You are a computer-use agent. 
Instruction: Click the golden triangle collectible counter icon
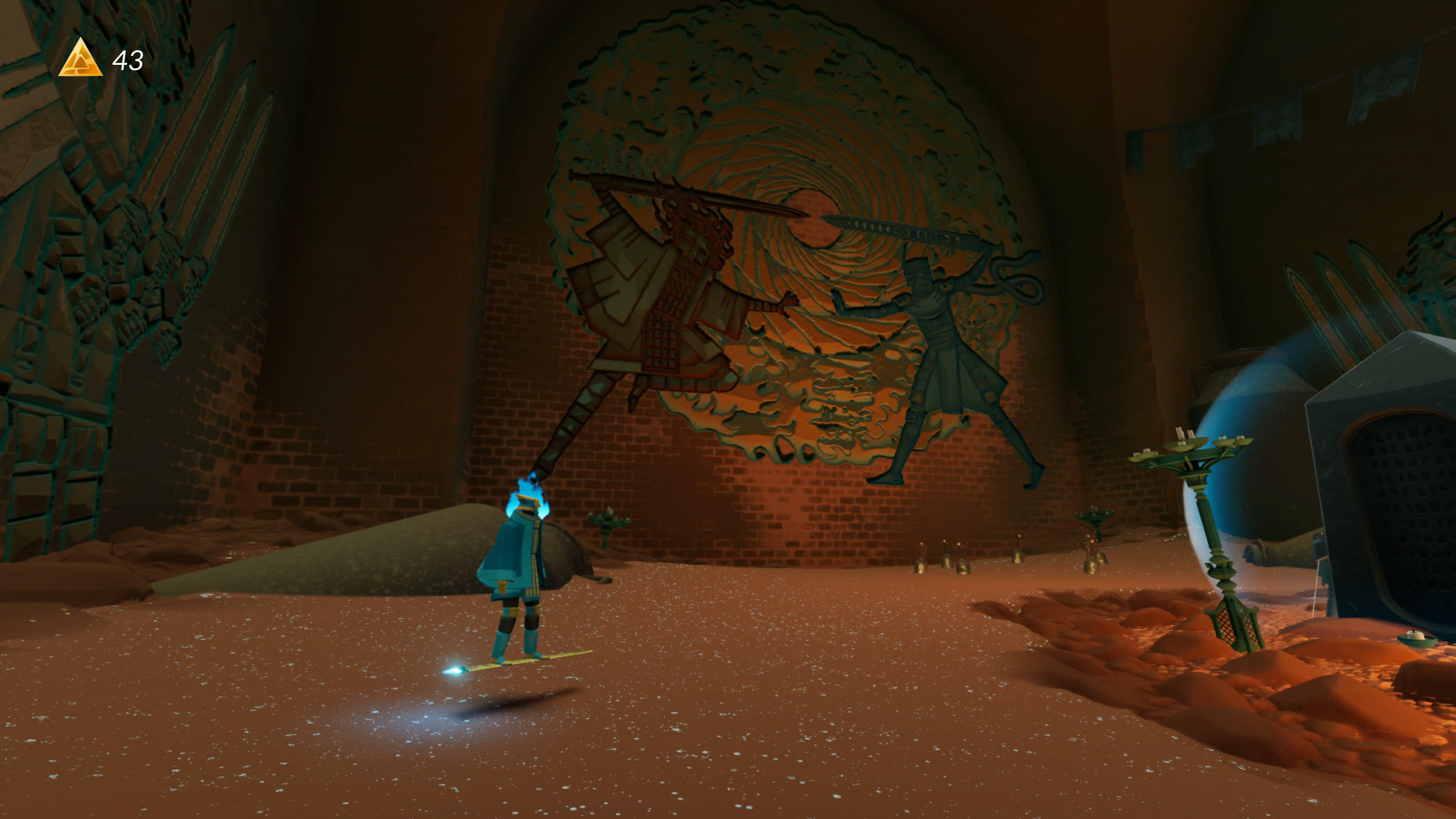click(x=81, y=60)
